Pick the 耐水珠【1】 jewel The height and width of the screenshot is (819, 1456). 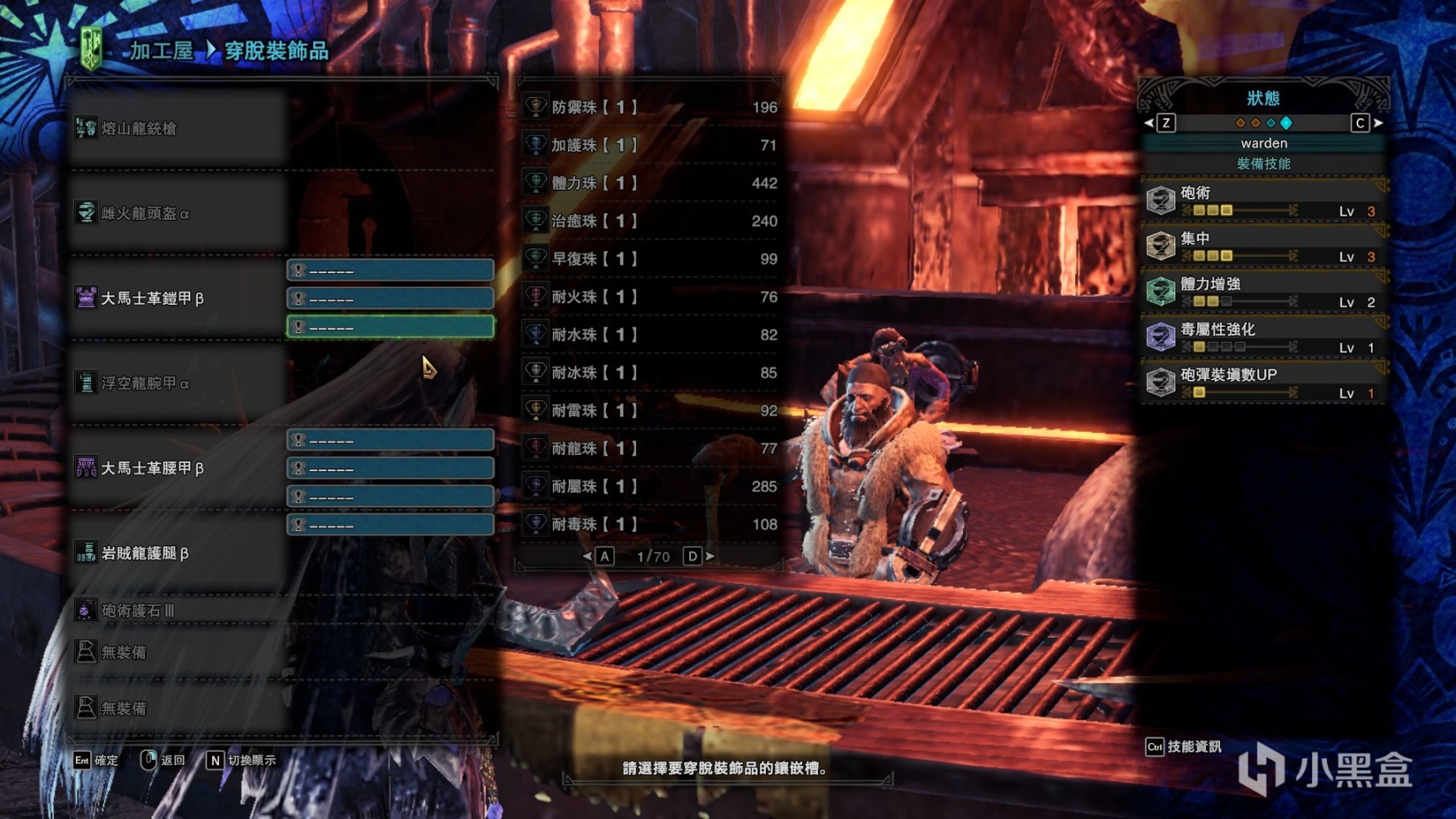(649, 335)
